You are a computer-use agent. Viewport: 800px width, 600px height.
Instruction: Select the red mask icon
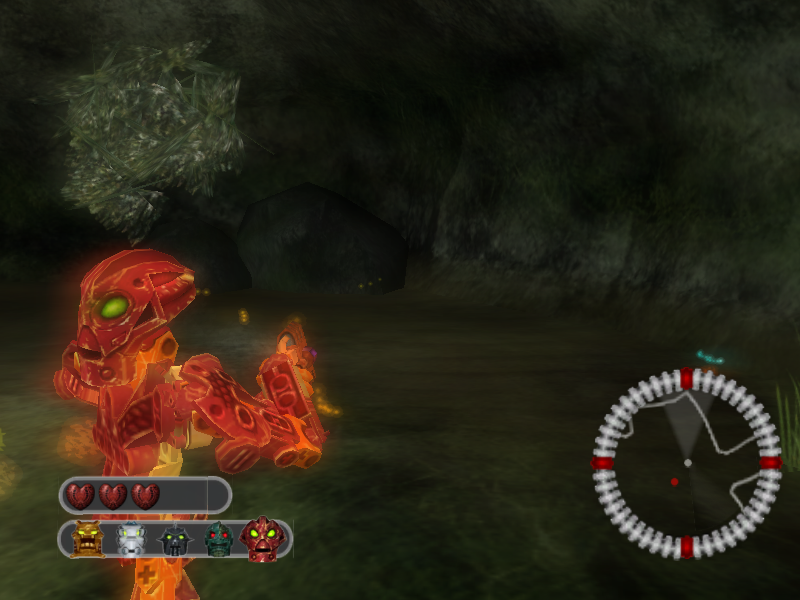click(263, 539)
